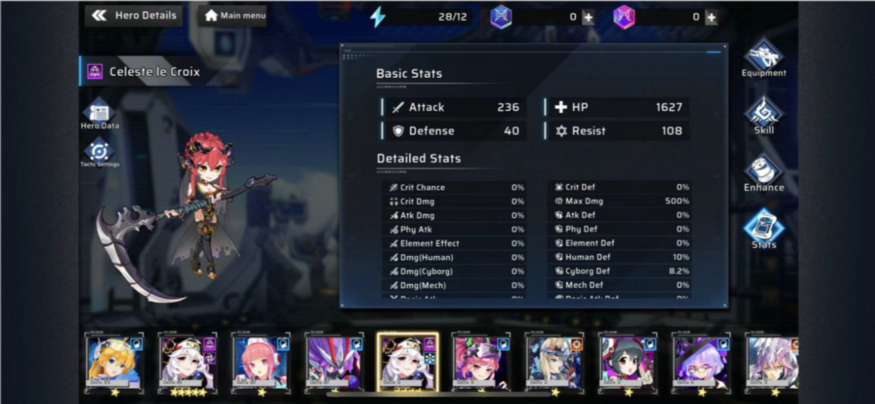Select the blonde hero with blue hat

[114, 361]
